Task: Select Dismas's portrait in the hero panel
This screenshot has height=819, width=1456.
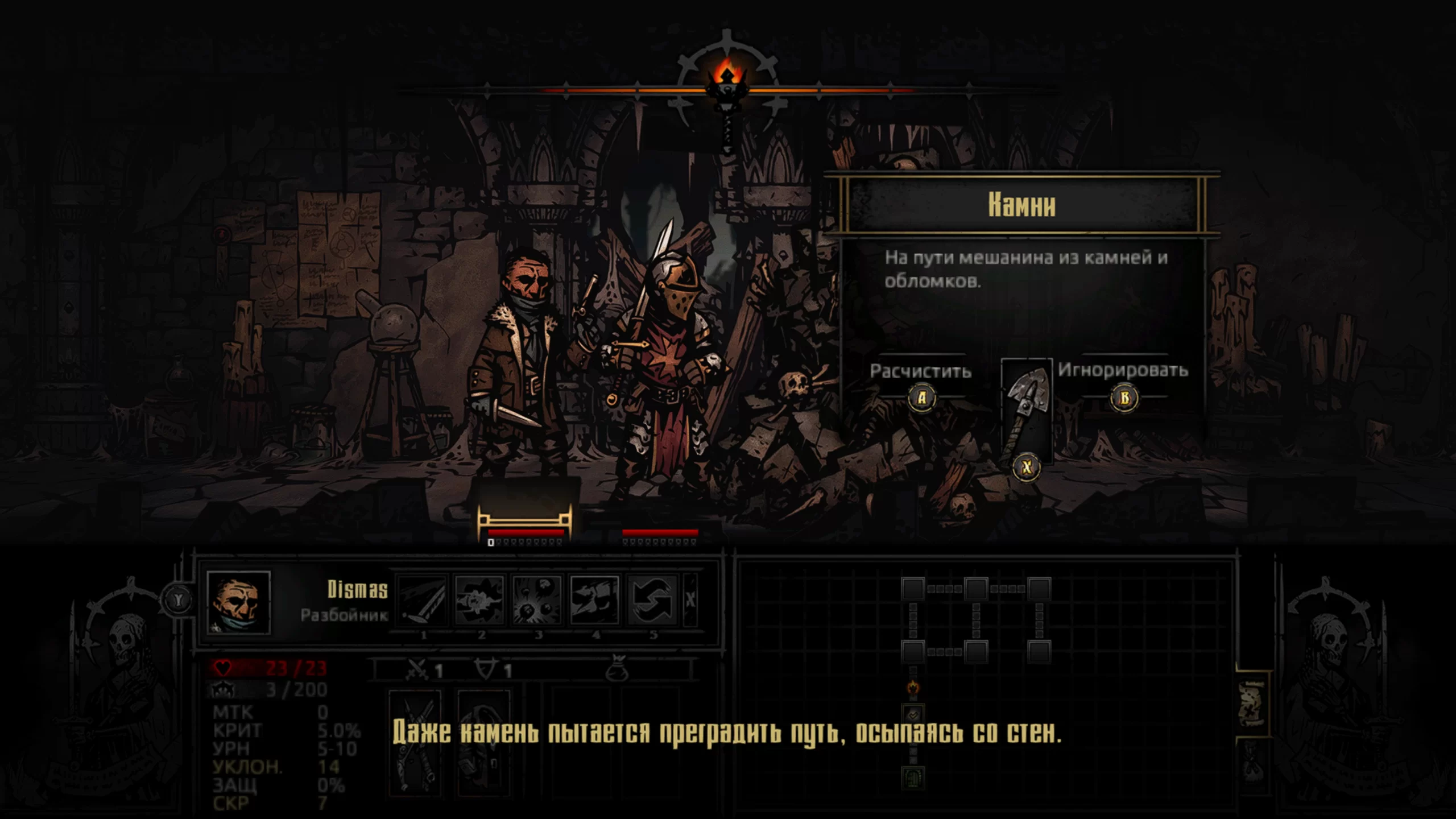Action: click(x=238, y=602)
